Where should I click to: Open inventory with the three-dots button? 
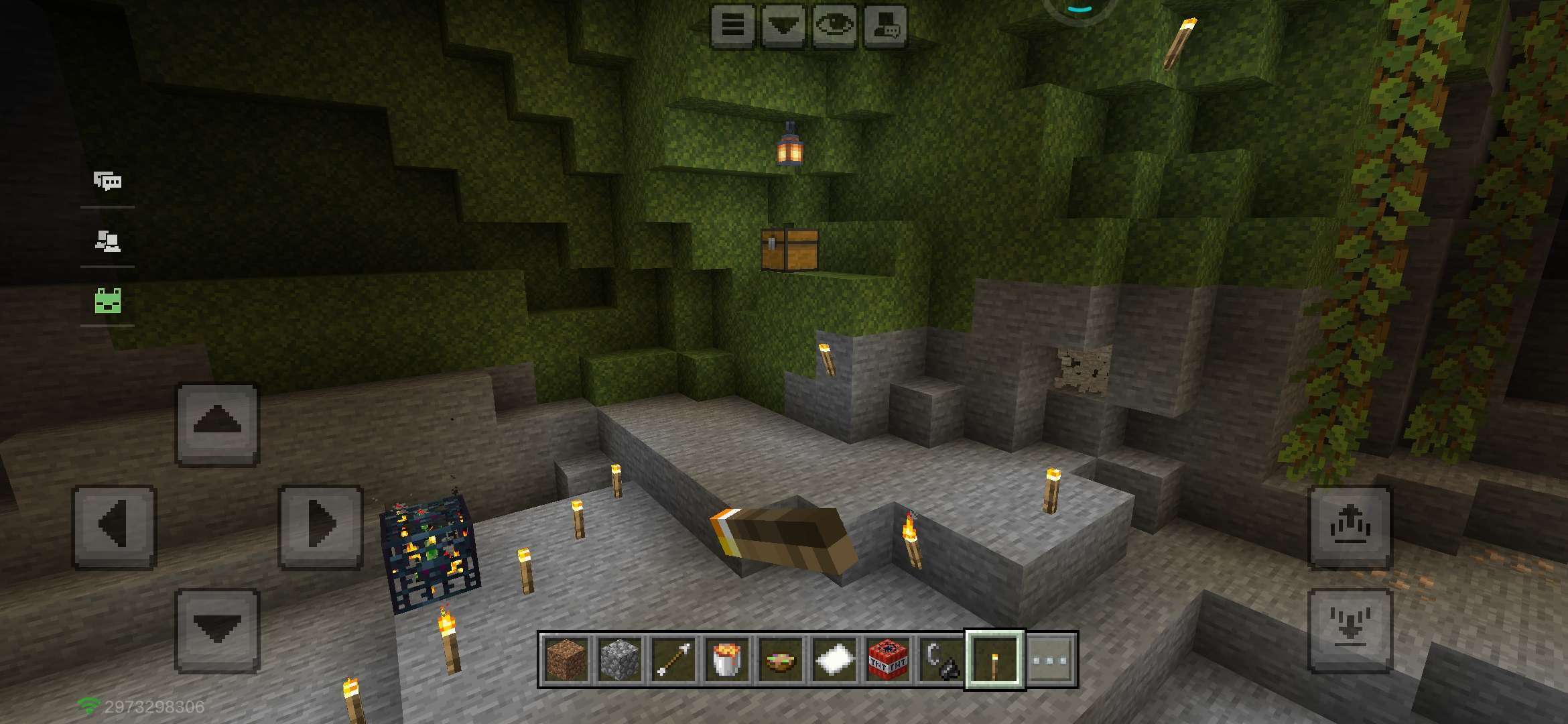(1050, 660)
